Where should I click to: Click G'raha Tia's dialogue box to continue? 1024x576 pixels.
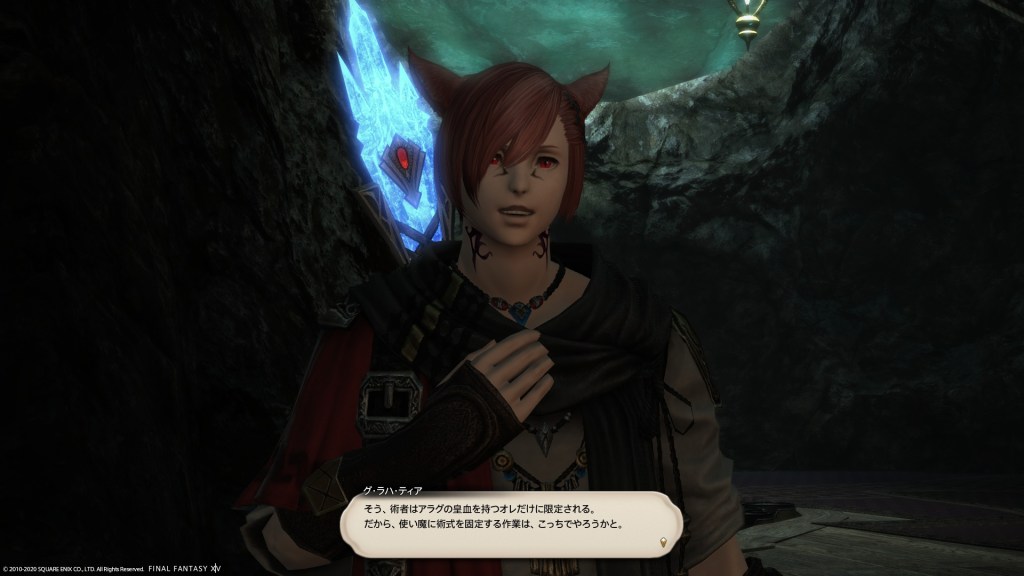coord(510,523)
